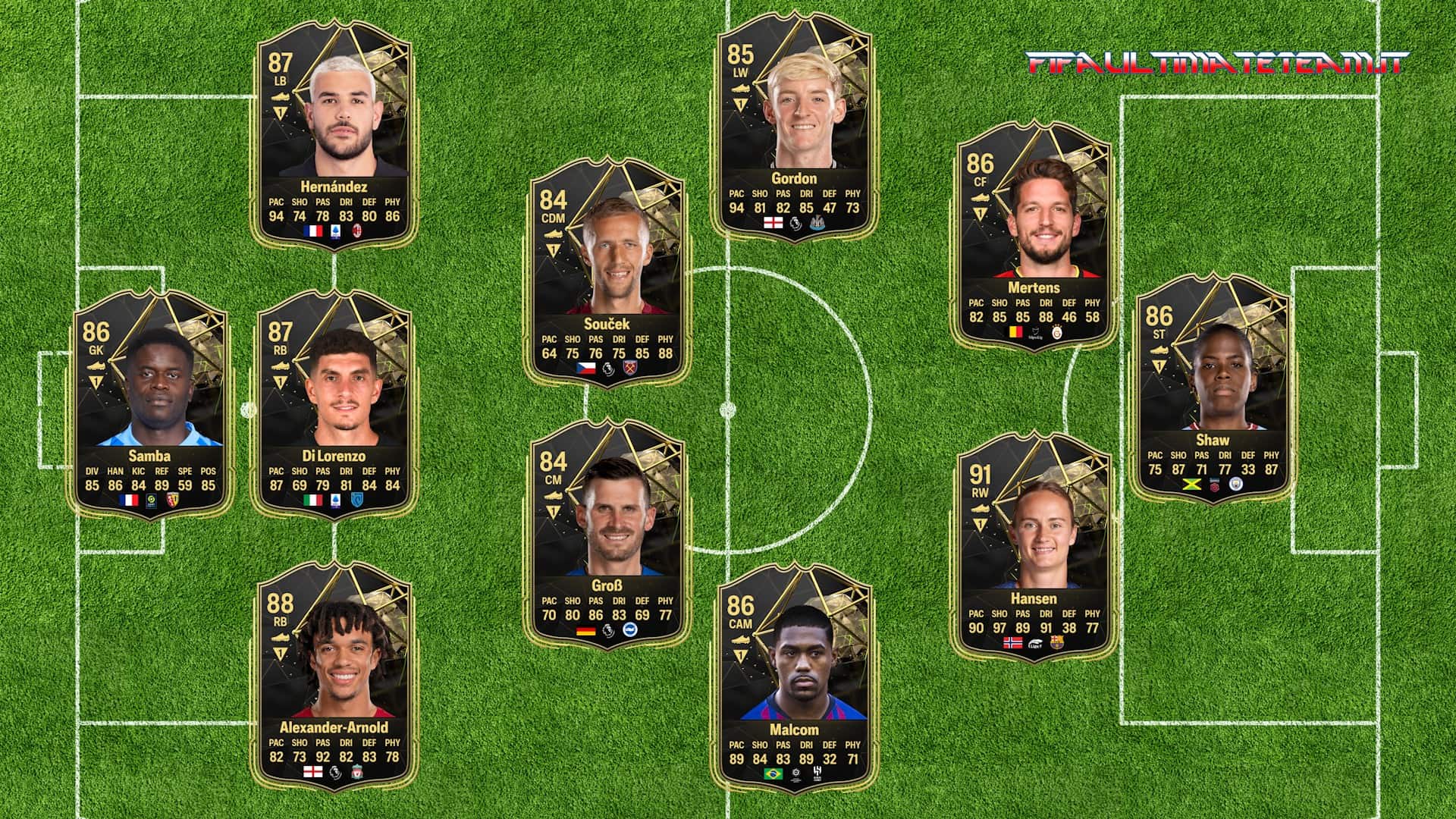The image size is (1456, 819).
Task: Click the Premier League logo on Gordon's card
Action: pyautogui.click(x=795, y=223)
